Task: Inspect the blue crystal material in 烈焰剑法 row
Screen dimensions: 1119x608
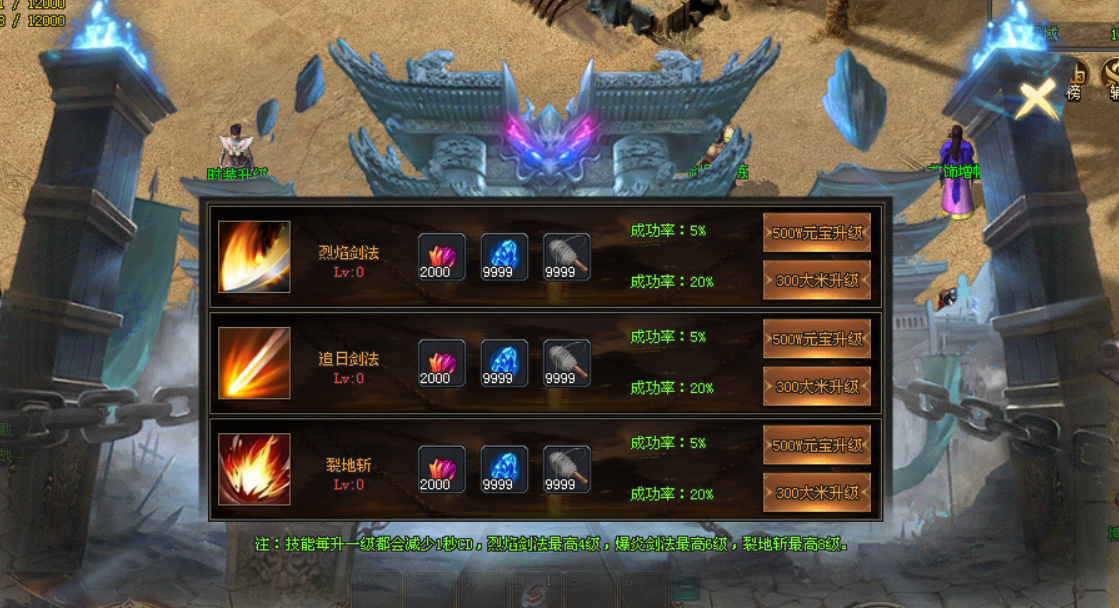Action: 504,257
